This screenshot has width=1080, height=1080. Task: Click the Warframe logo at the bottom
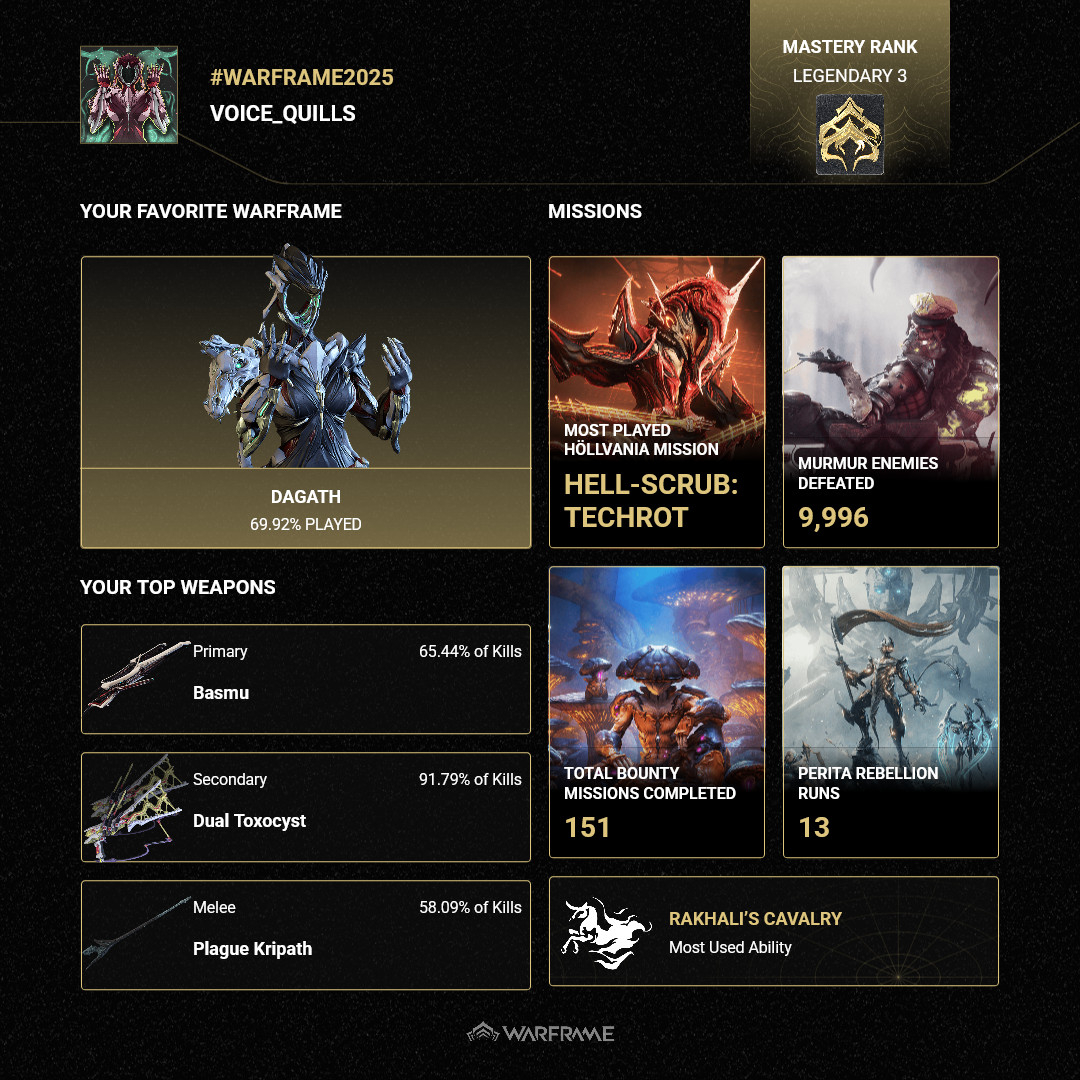(541, 1033)
